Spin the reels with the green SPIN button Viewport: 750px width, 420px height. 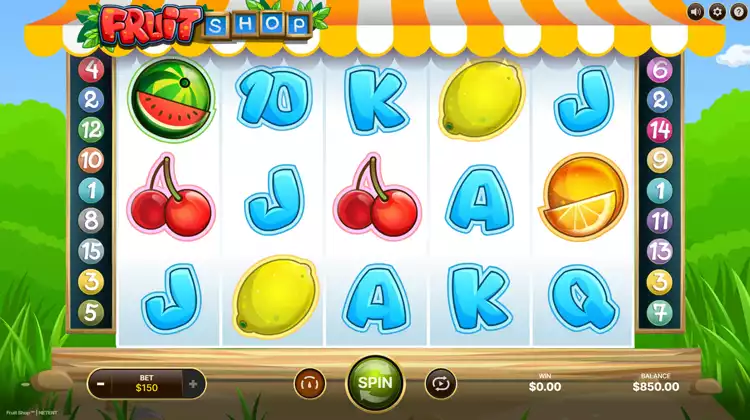(374, 382)
